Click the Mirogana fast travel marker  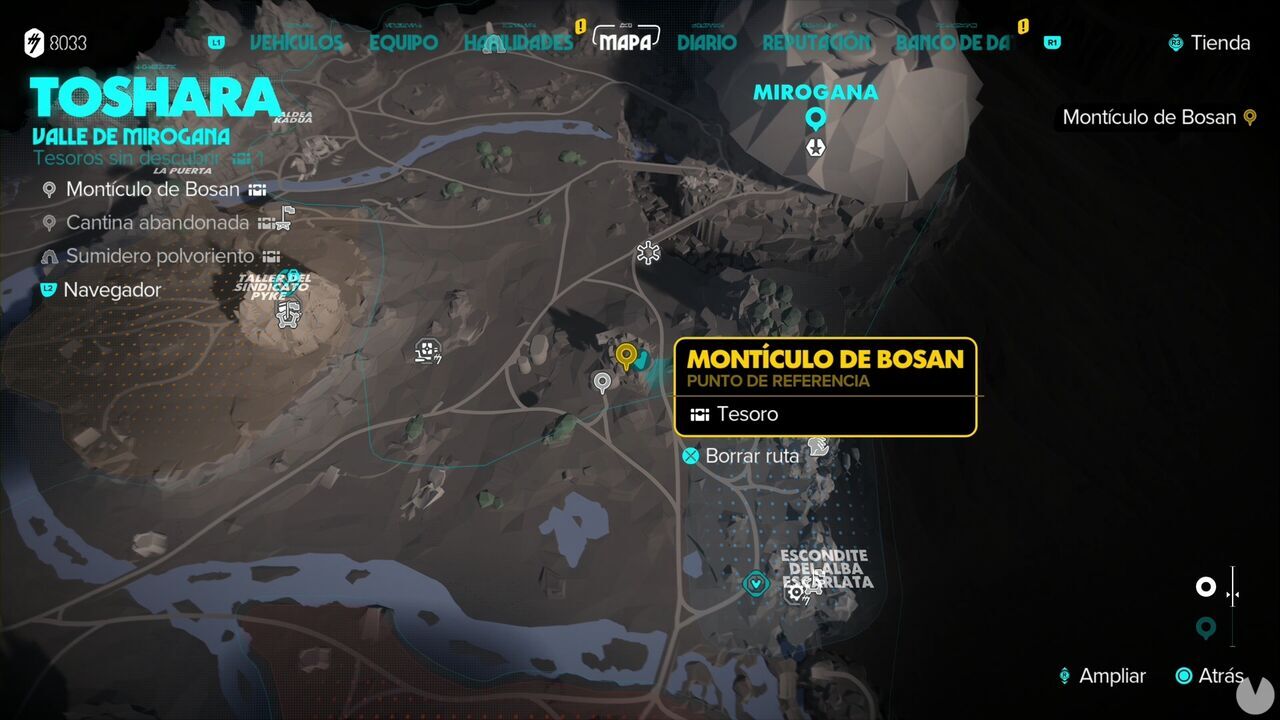point(815,118)
